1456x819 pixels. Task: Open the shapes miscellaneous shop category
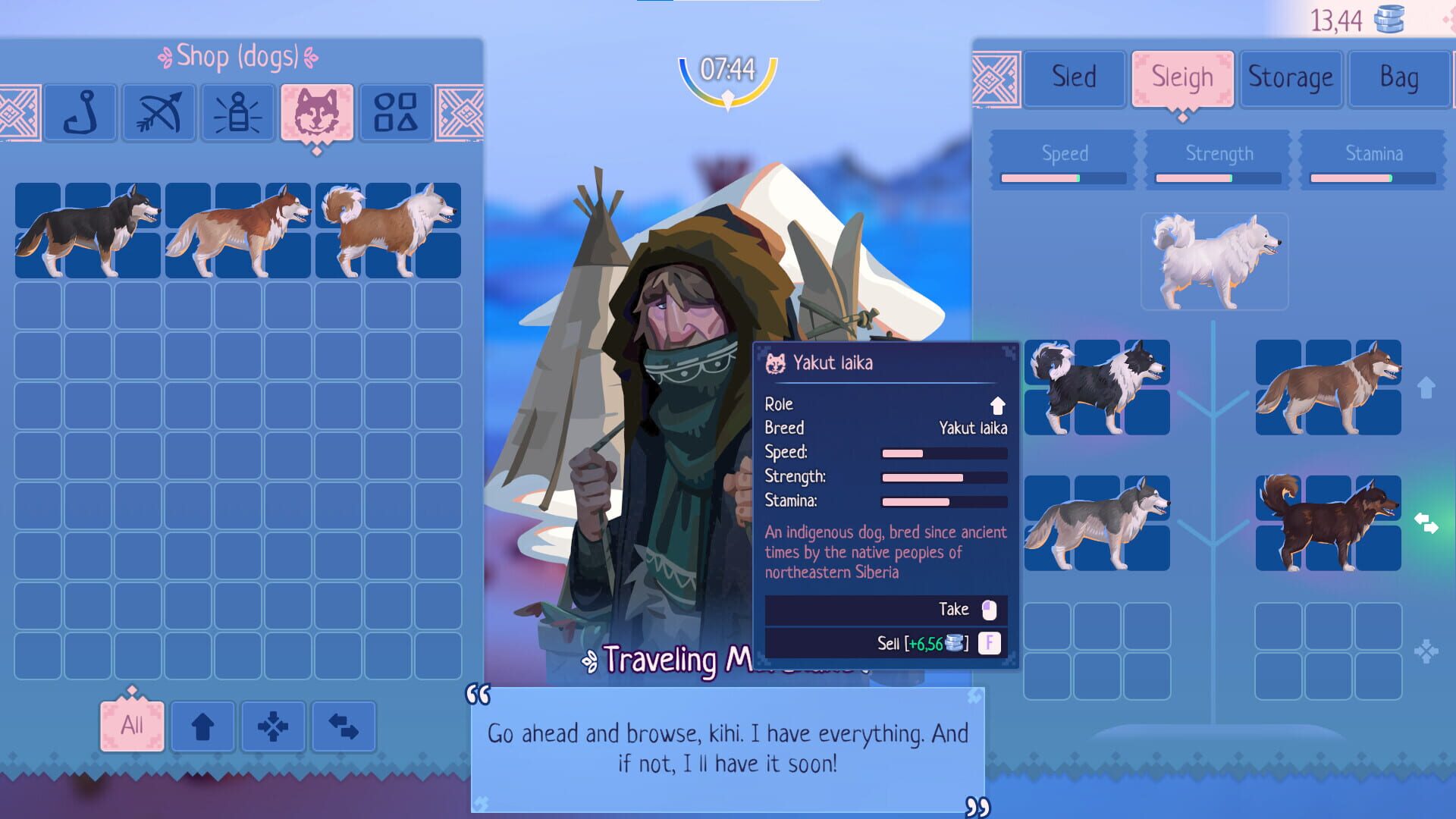tap(394, 114)
